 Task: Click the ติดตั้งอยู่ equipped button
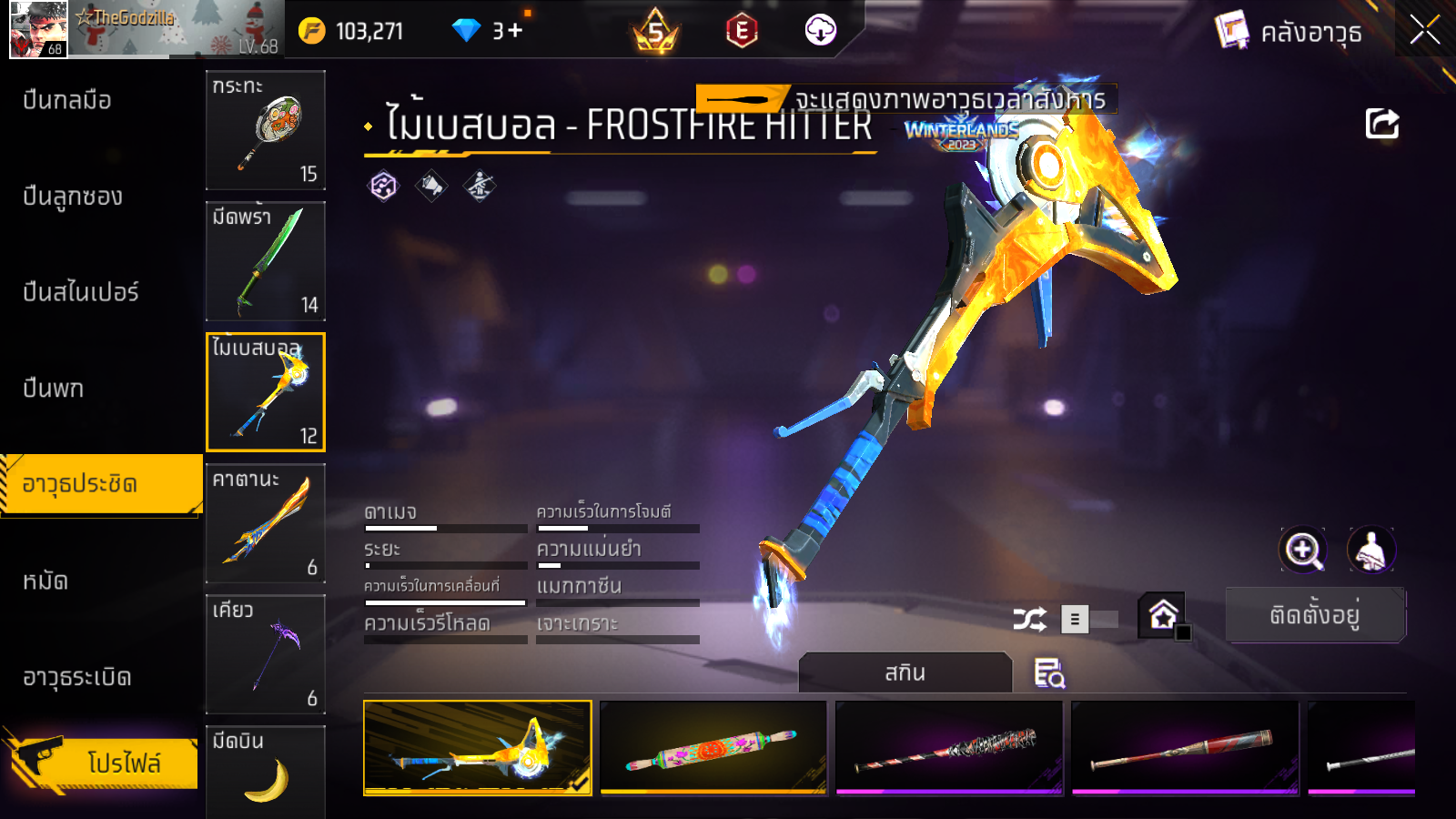(x=1315, y=615)
